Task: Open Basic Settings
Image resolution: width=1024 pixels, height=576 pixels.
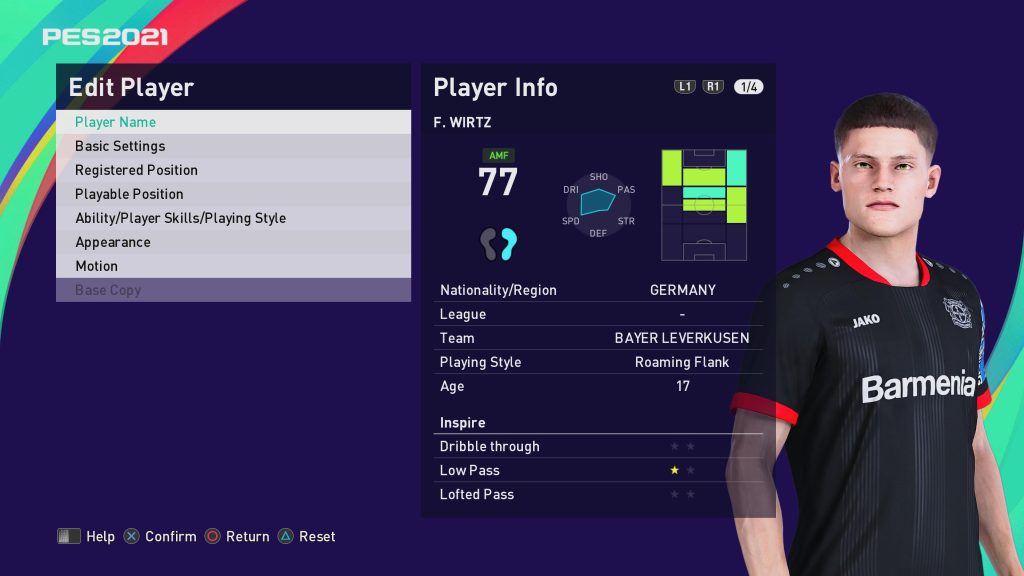Action: coord(232,146)
